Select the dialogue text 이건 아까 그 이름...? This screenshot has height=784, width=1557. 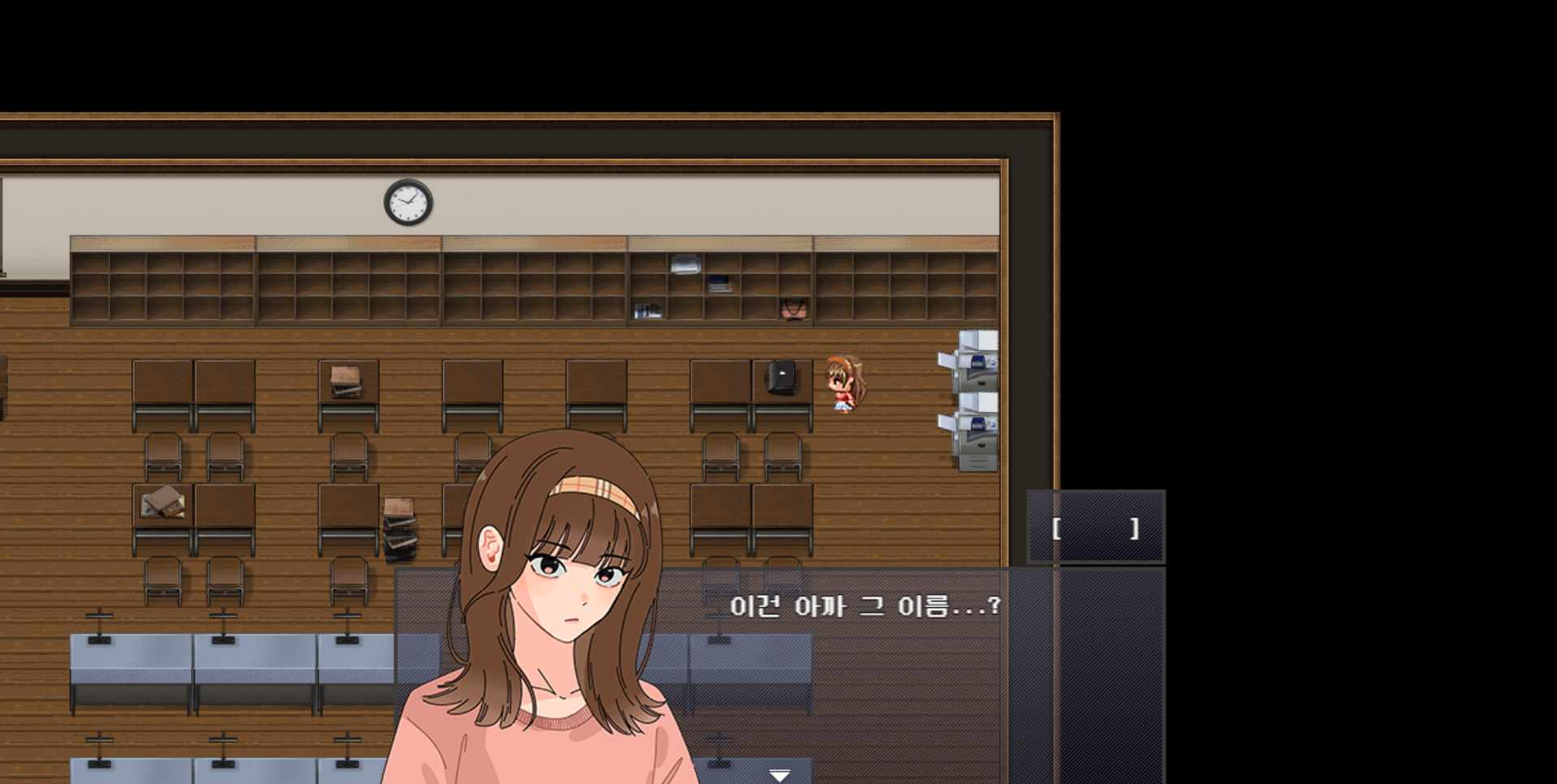click(x=864, y=607)
